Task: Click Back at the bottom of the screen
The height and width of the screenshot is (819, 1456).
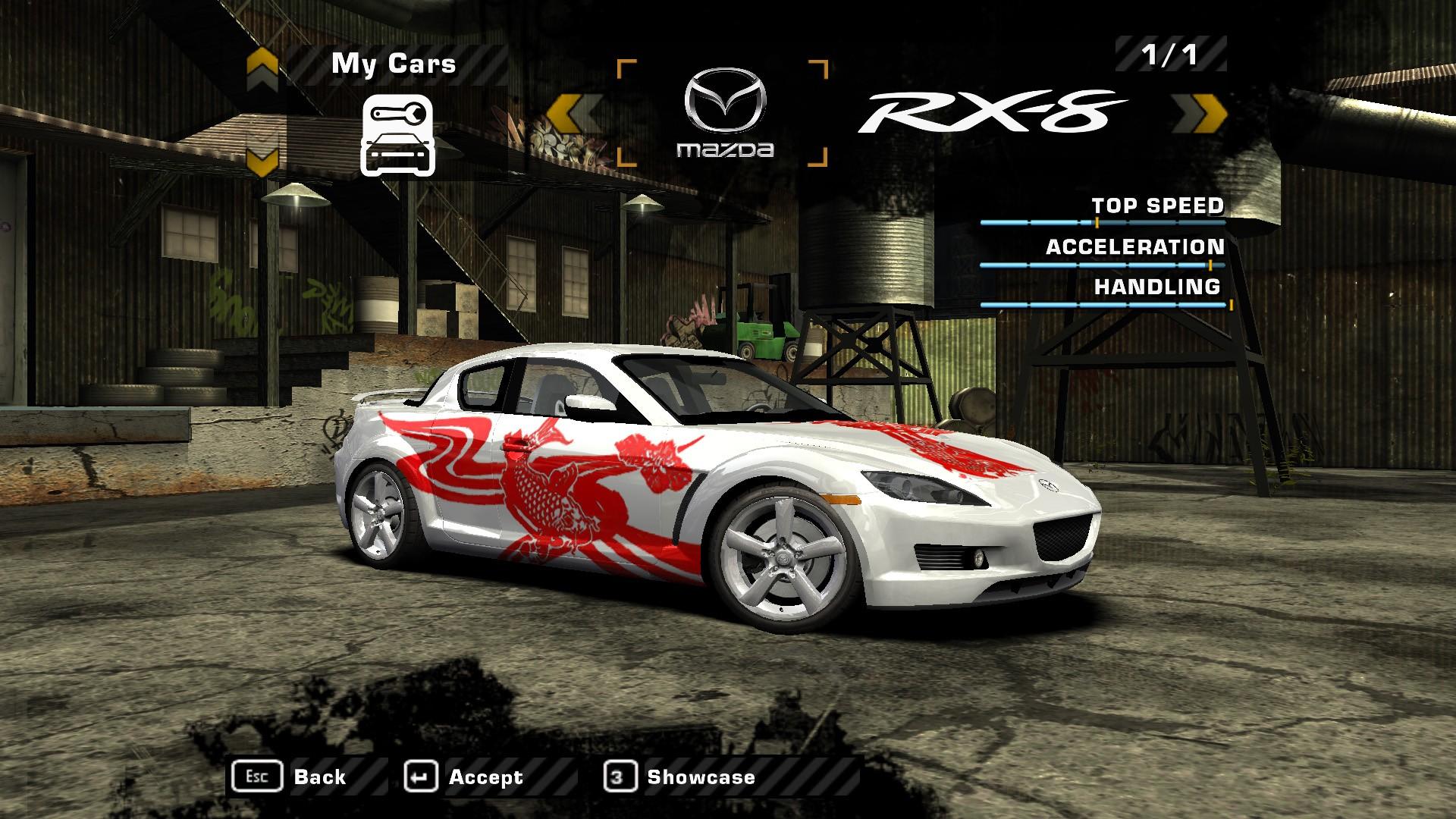Action: (x=322, y=776)
